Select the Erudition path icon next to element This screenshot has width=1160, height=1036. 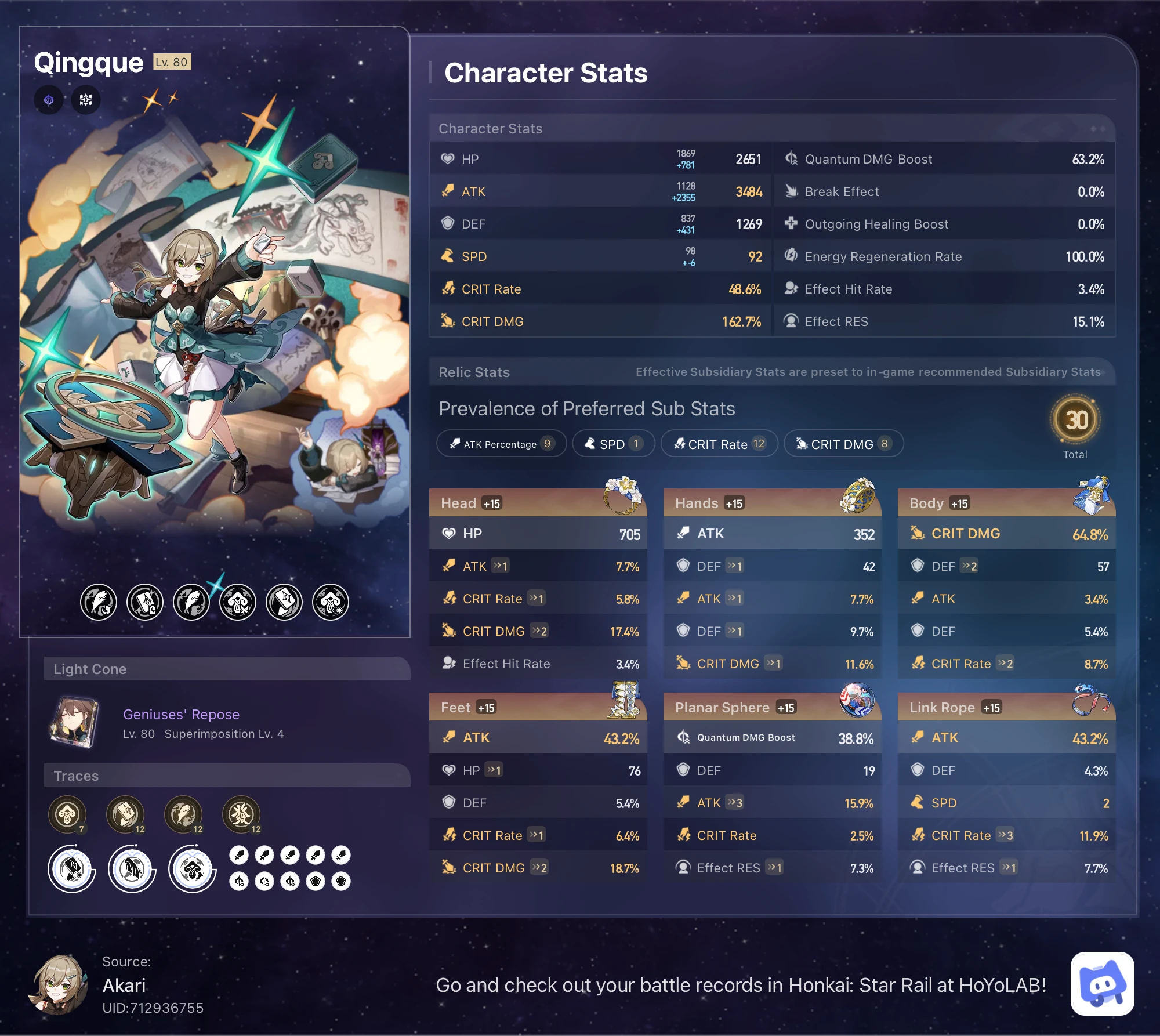pyautogui.click(x=86, y=99)
